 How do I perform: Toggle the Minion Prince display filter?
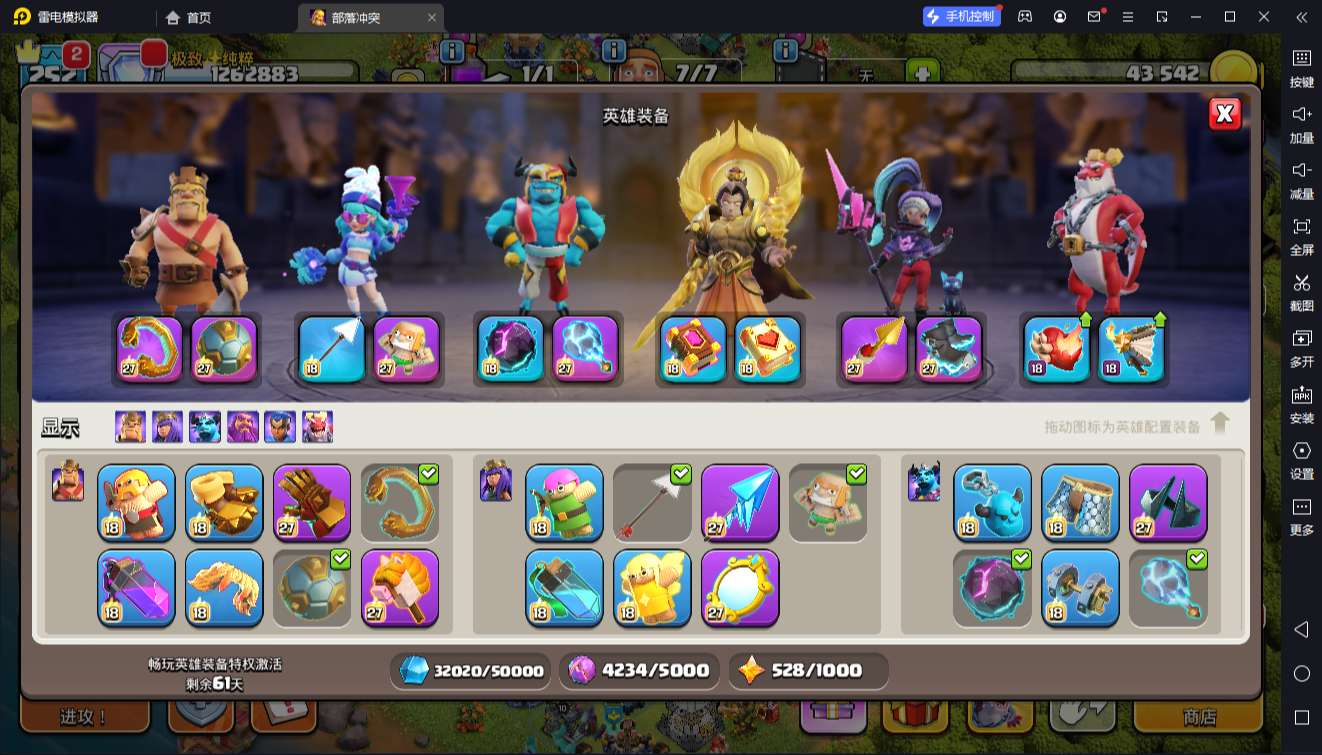coord(205,427)
